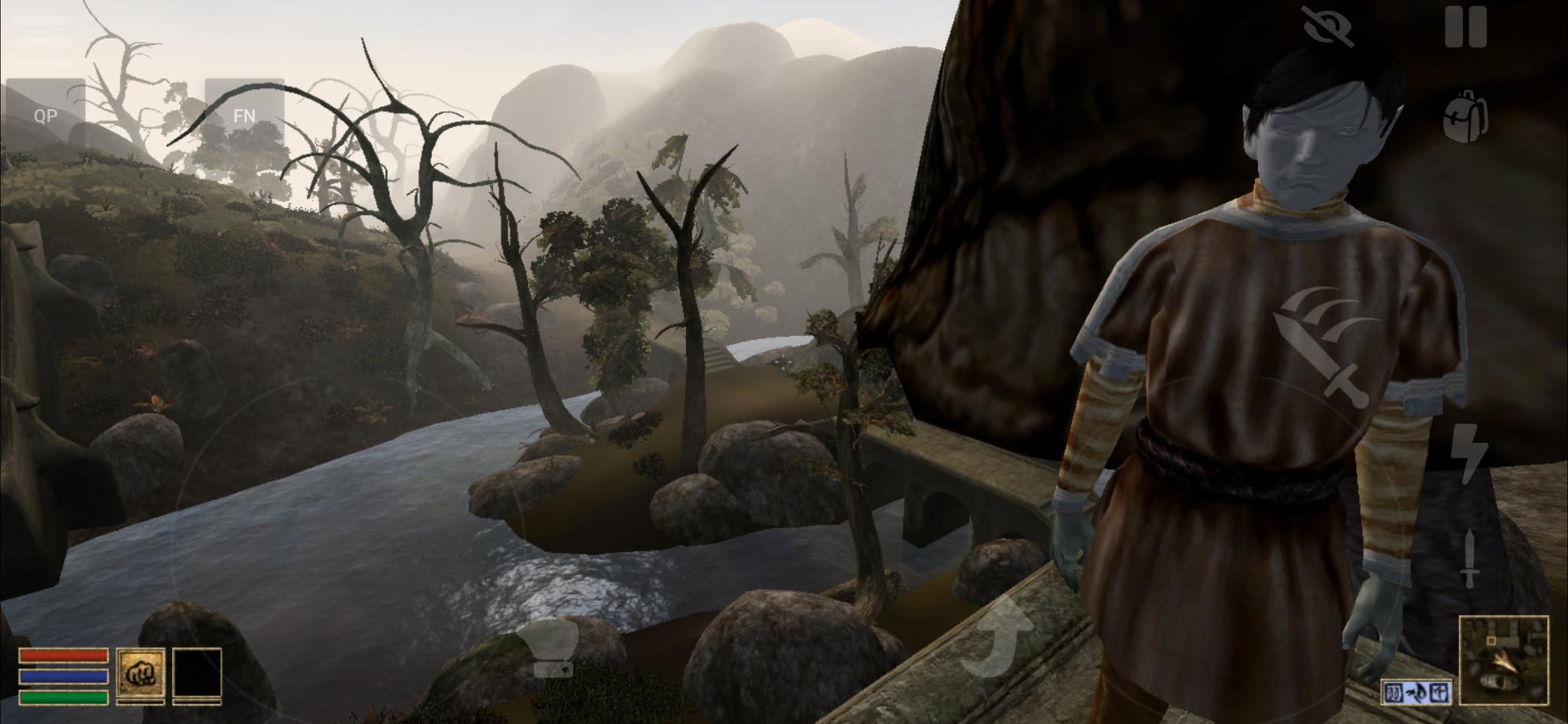1568x724 pixels.
Task: Tap the FN function keys button
Action: pyautogui.click(x=244, y=116)
